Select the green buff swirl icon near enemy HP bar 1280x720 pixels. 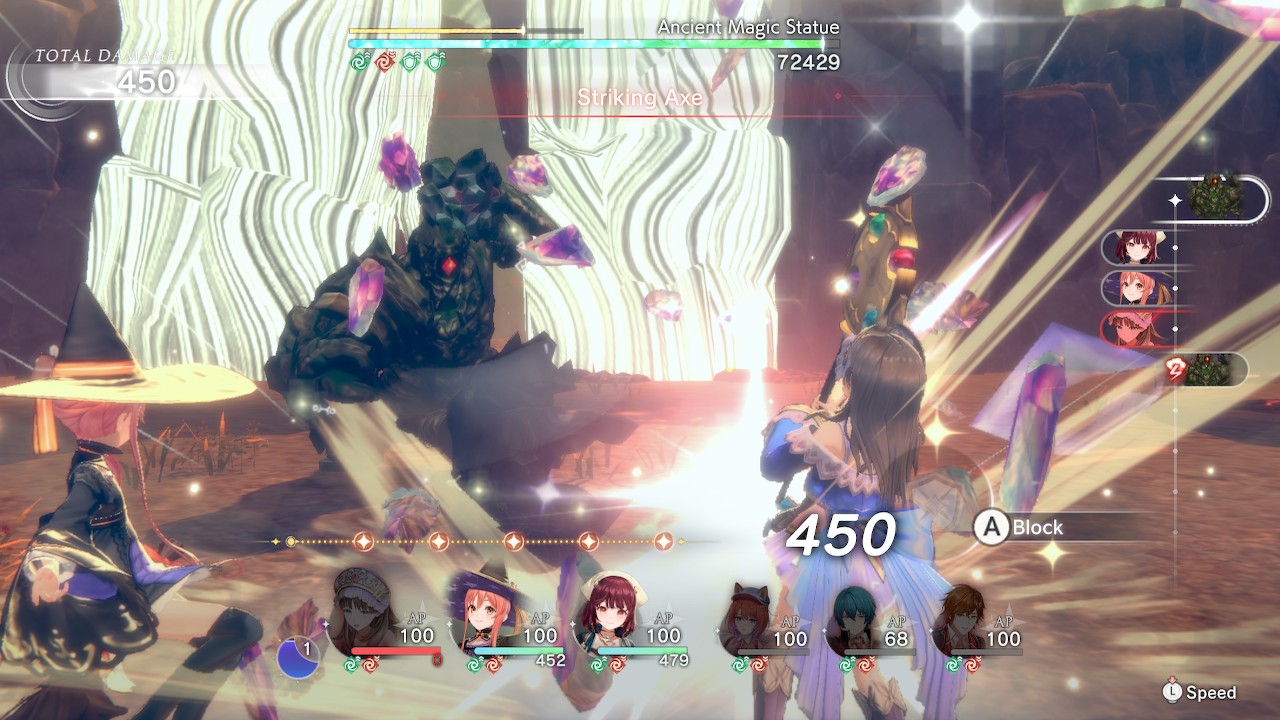point(359,62)
